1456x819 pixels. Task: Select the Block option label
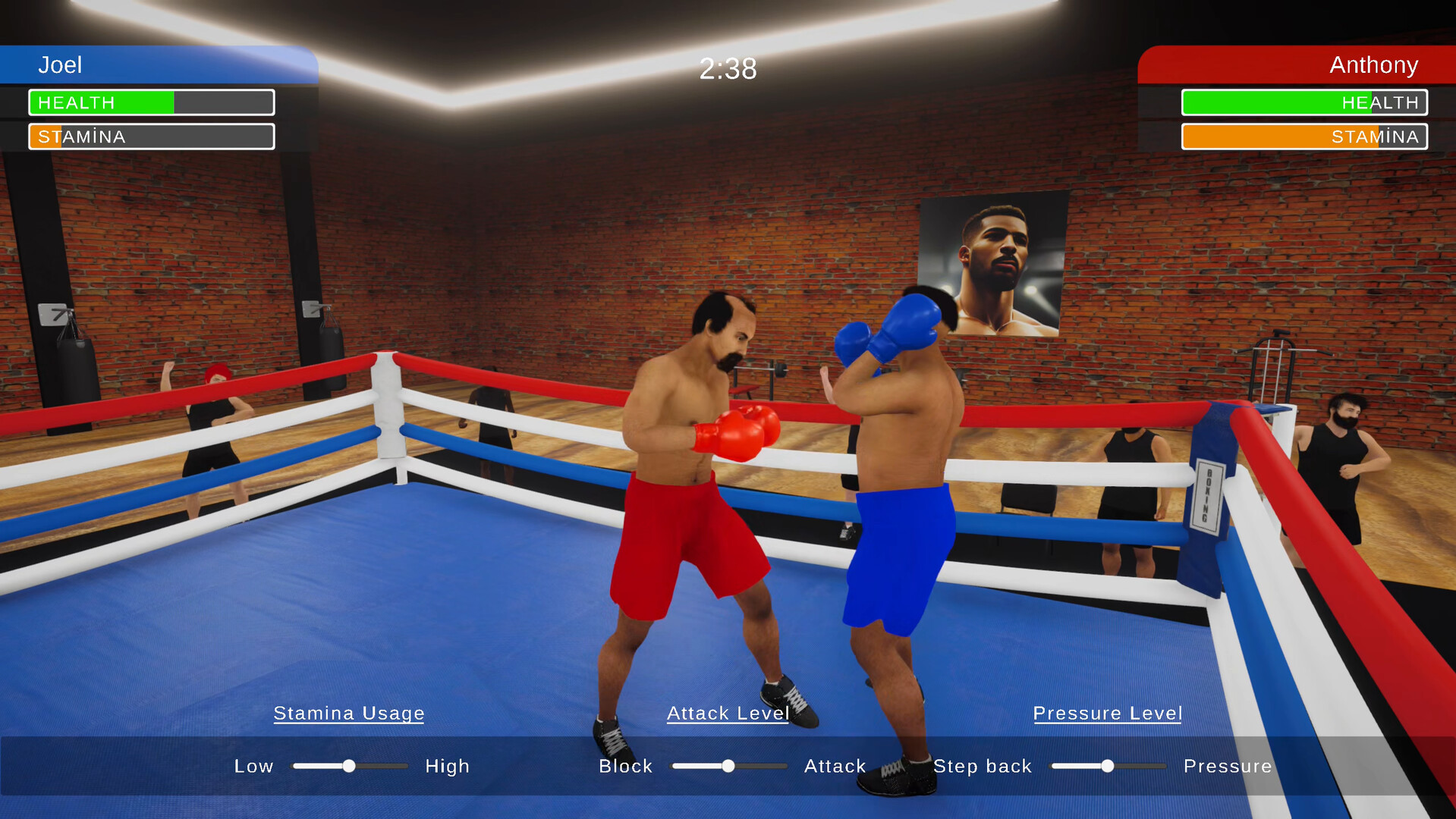coord(626,766)
